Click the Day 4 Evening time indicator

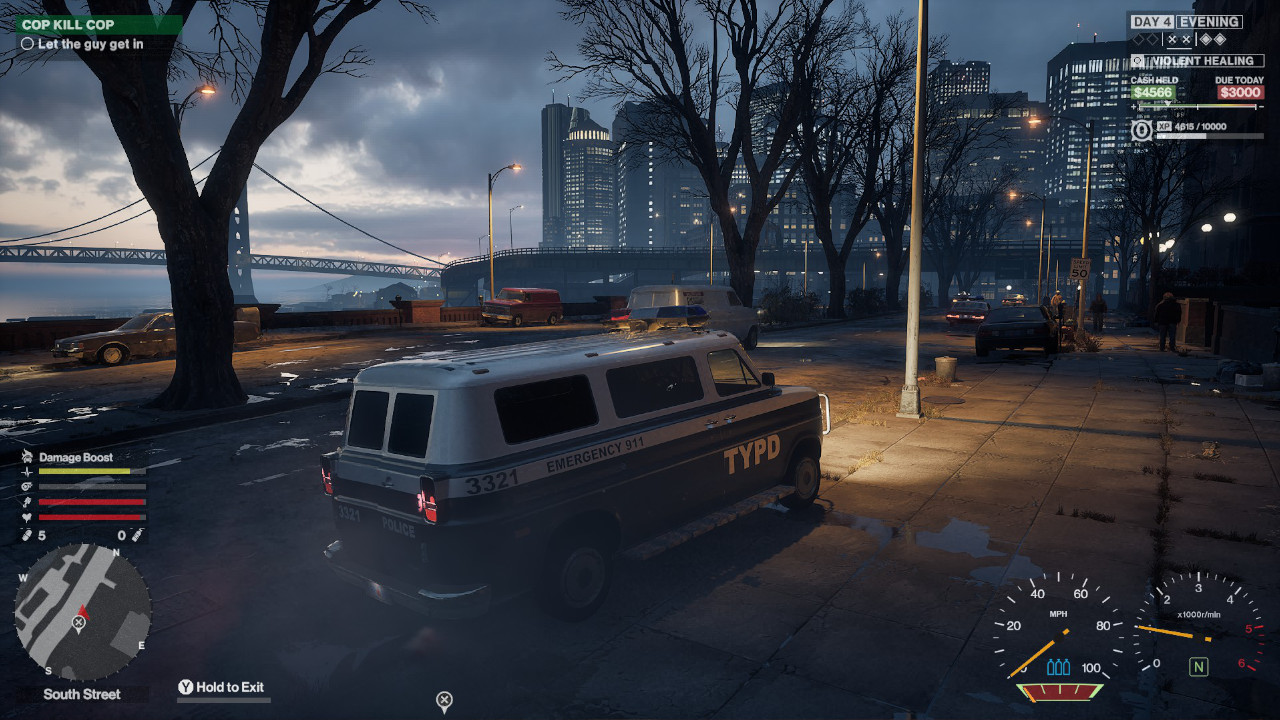click(1186, 21)
